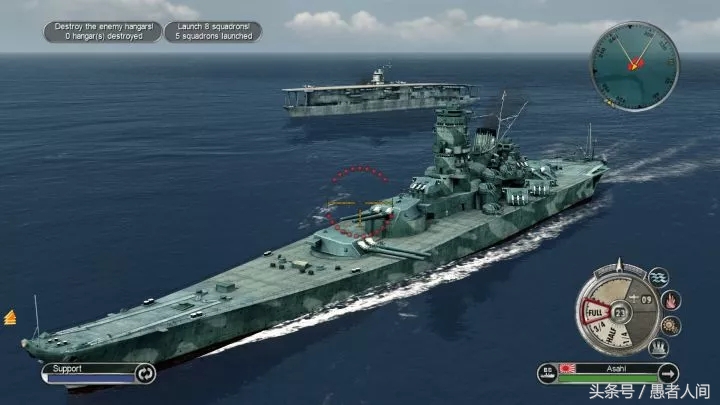
Task: Click the Support cycle arrows button
Action: tap(145, 374)
